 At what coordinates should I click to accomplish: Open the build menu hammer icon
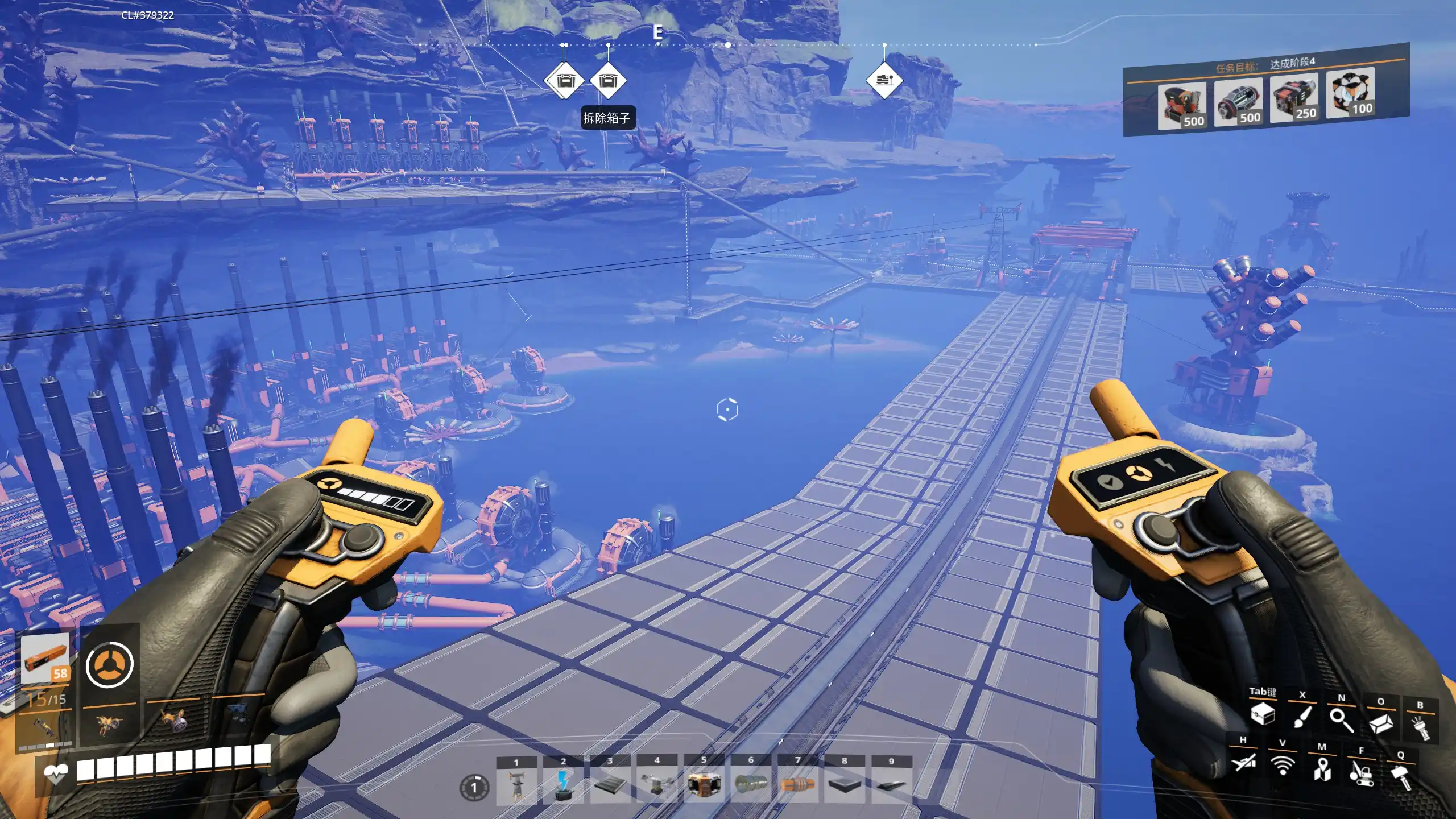(1401, 777)
